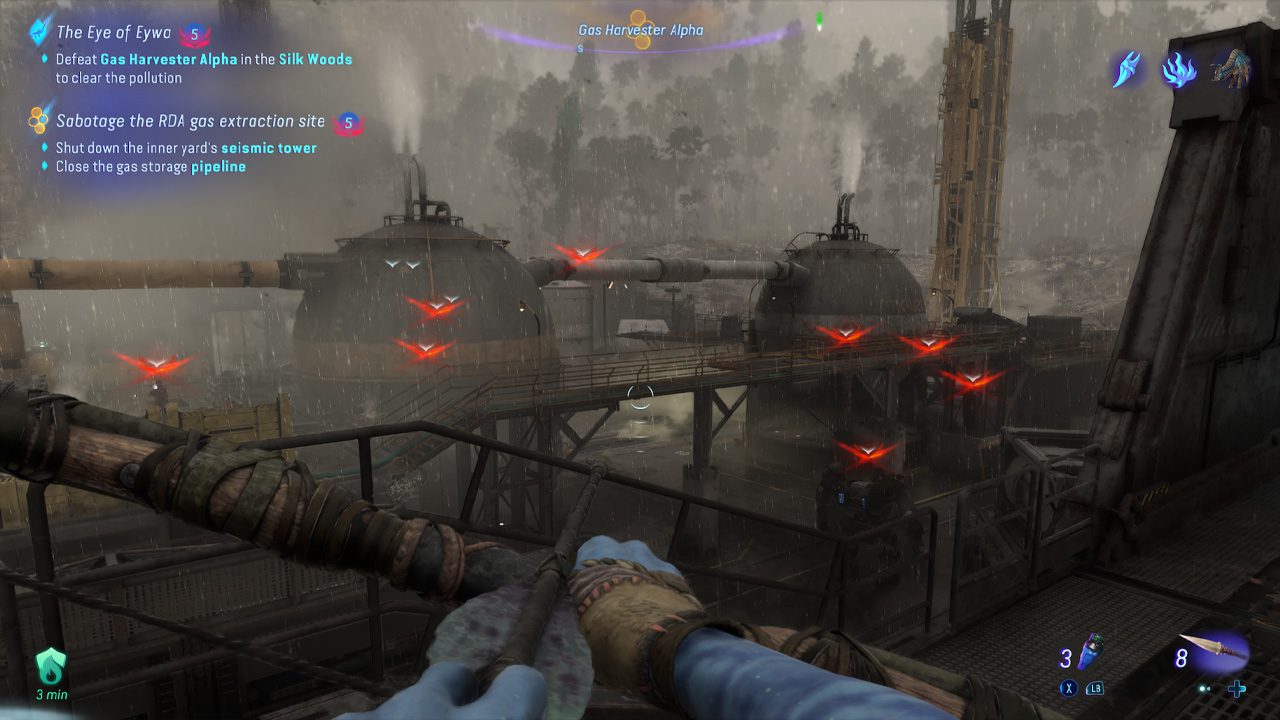Open the Sabotage the RDA gas extraction site quest
The height and width of the screenshot is (720, 1280).
pos(190,121)
